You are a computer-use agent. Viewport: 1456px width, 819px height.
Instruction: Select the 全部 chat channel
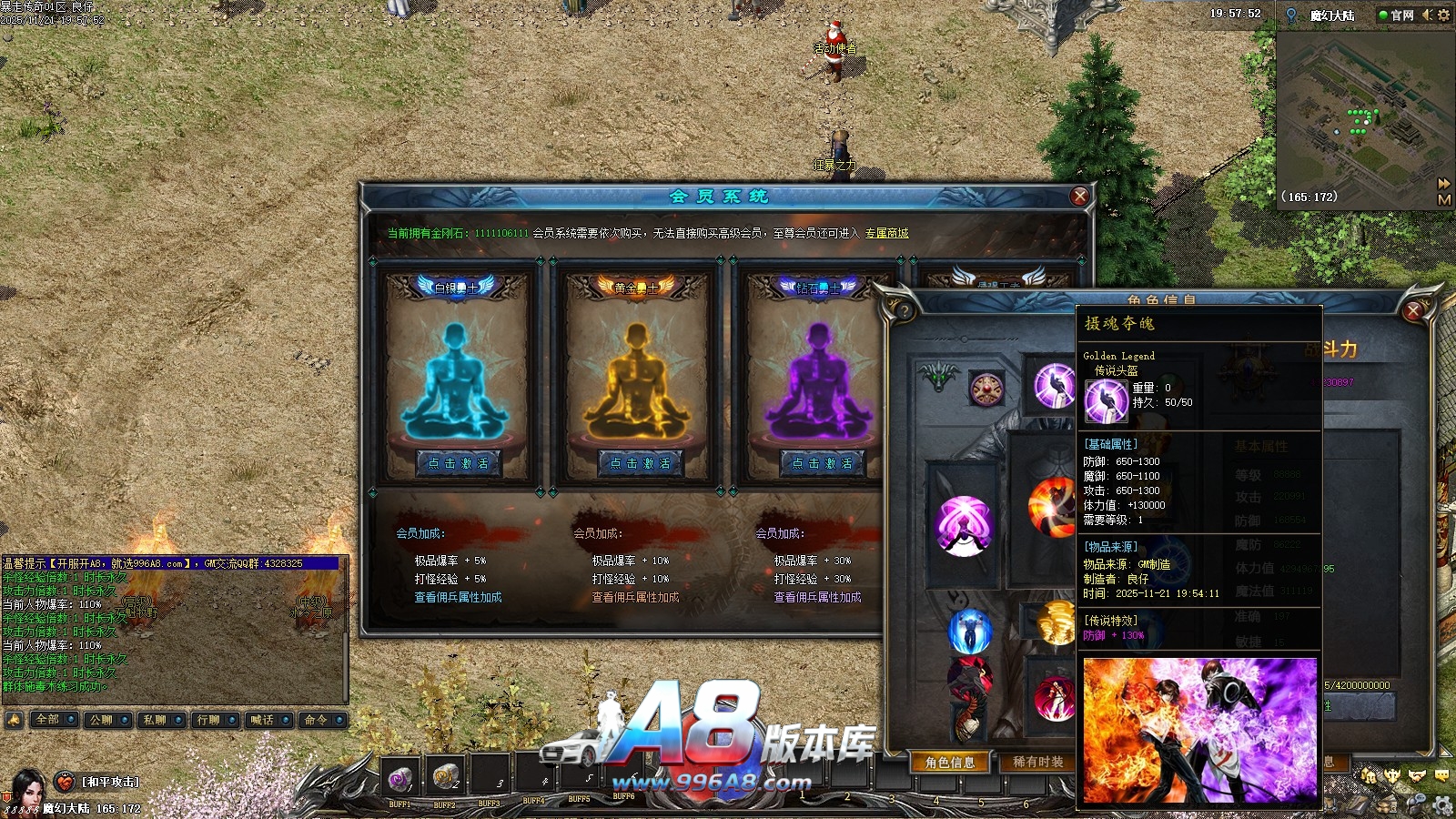pyautogui.click(x=47, y=720)
